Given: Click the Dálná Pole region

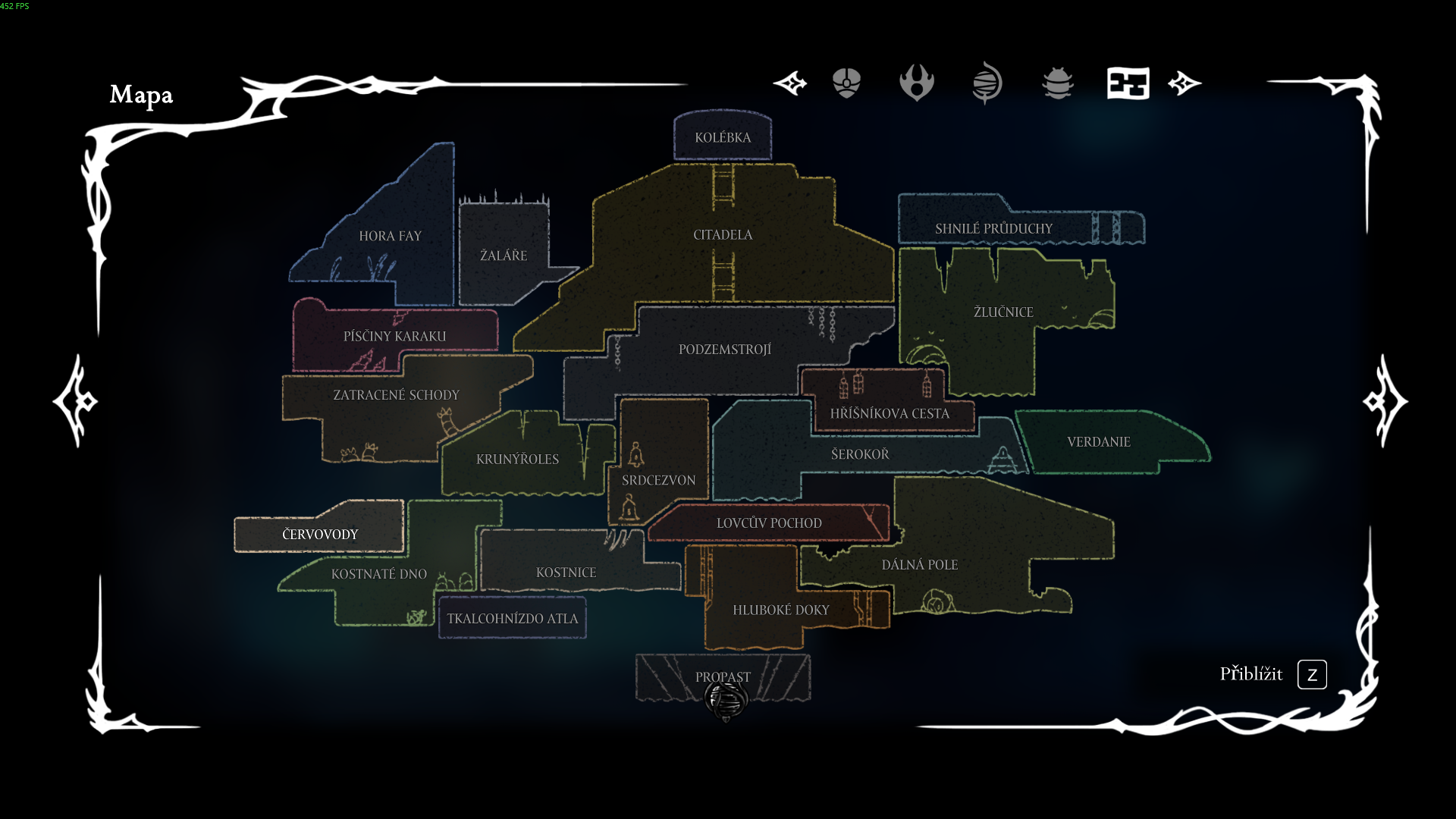Looking at the screenshot, I should pos(920,564).
